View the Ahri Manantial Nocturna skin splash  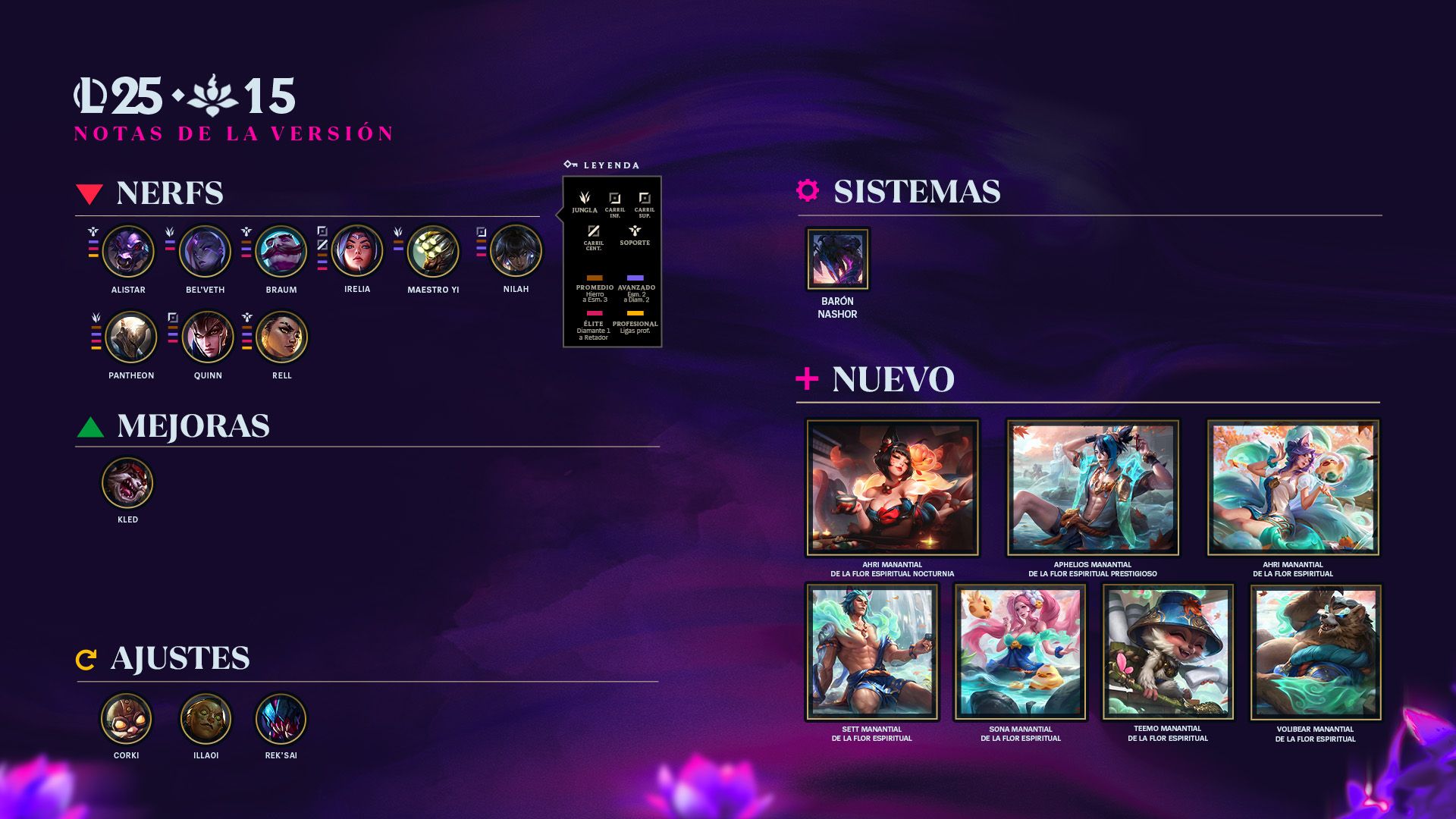point(893,488)
